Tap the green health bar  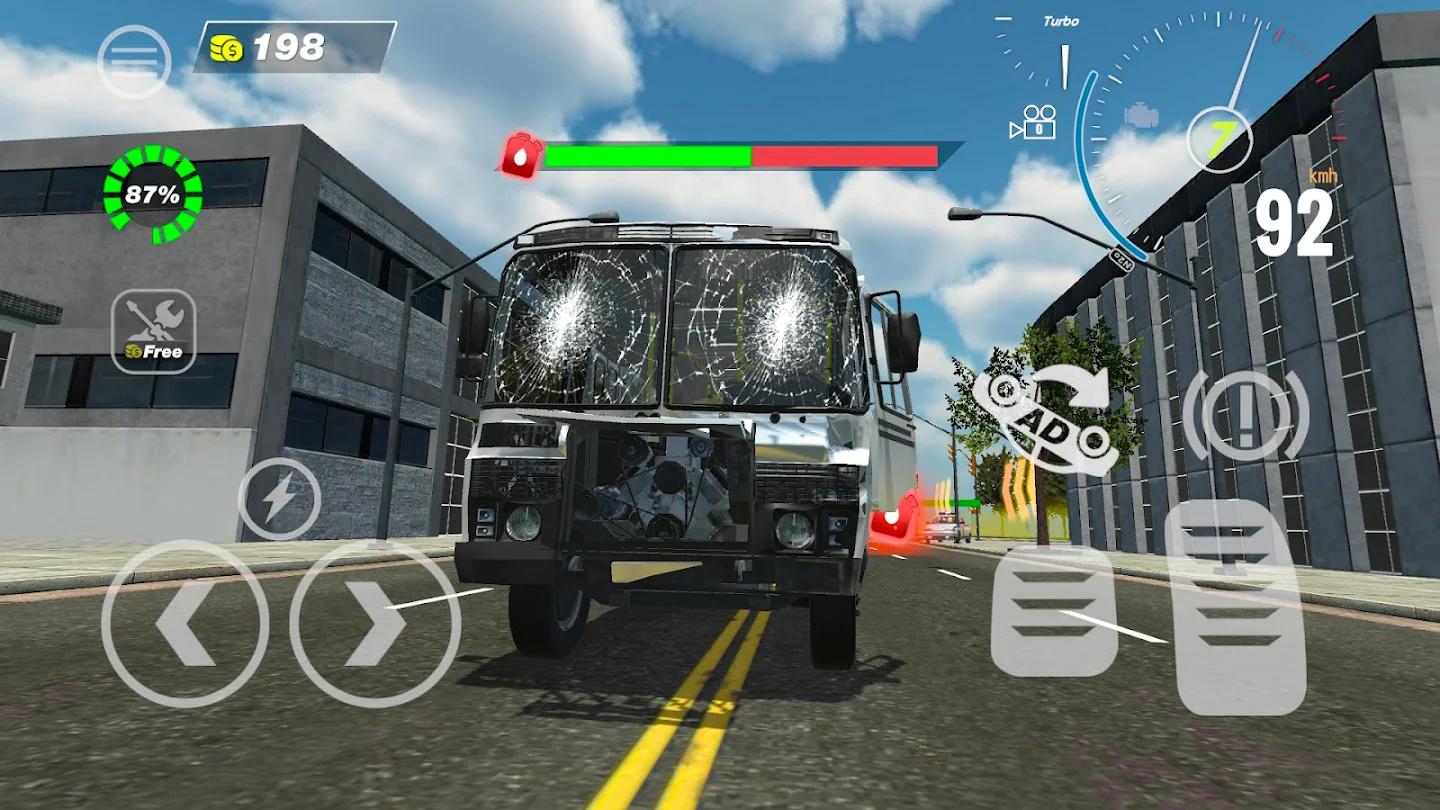[x=650, y=156]
